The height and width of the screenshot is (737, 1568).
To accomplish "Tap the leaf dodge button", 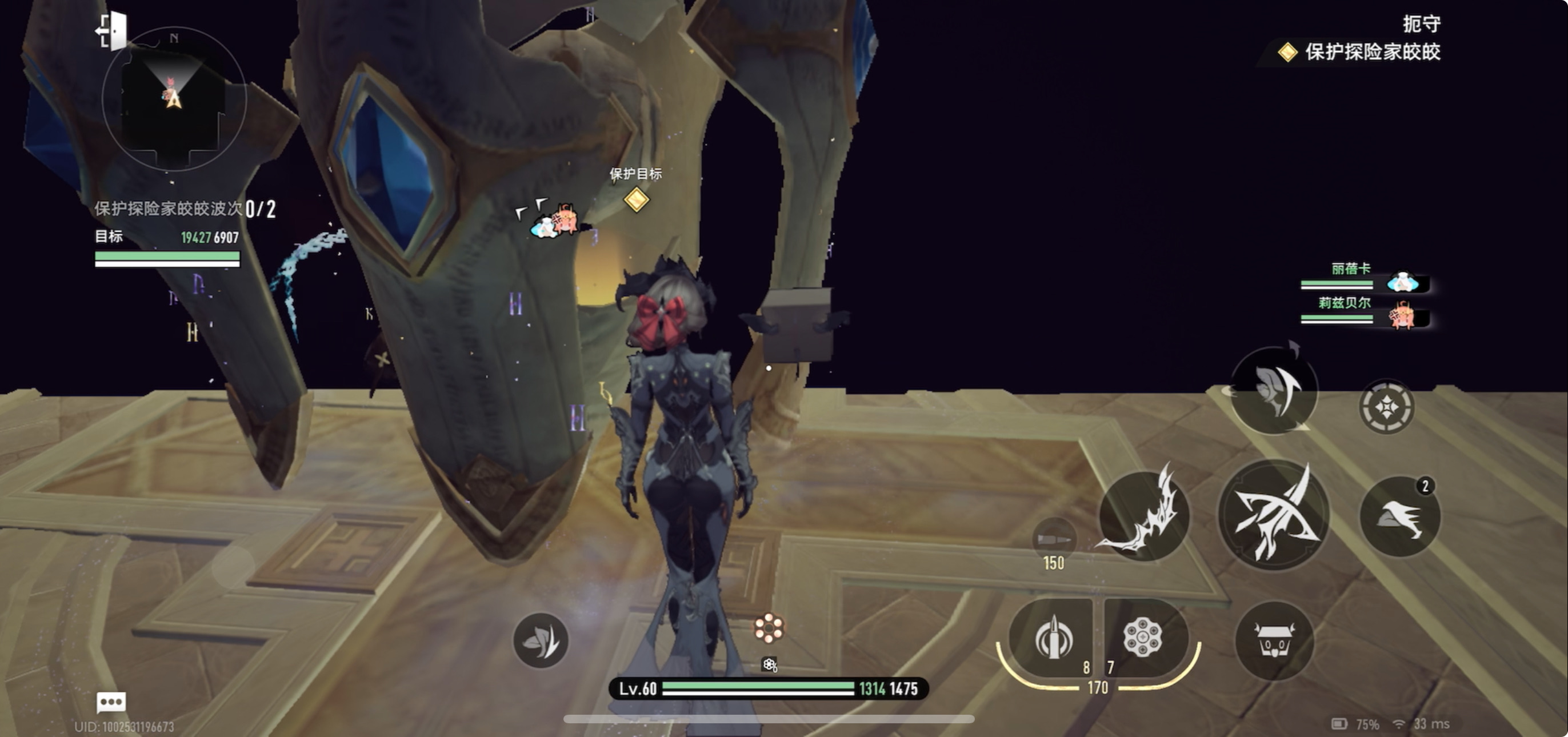I will (x=541, y=640).
